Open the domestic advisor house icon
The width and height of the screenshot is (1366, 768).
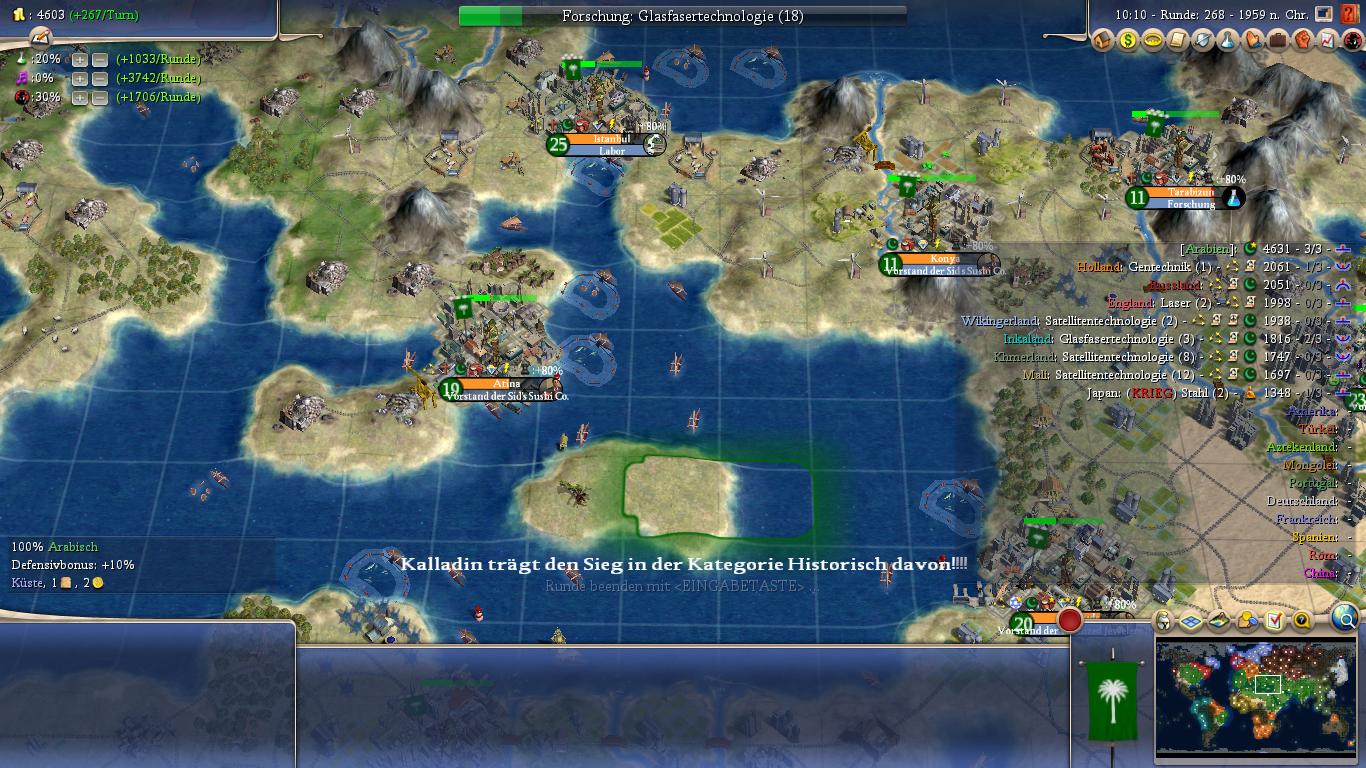[x=1103, y=41]
